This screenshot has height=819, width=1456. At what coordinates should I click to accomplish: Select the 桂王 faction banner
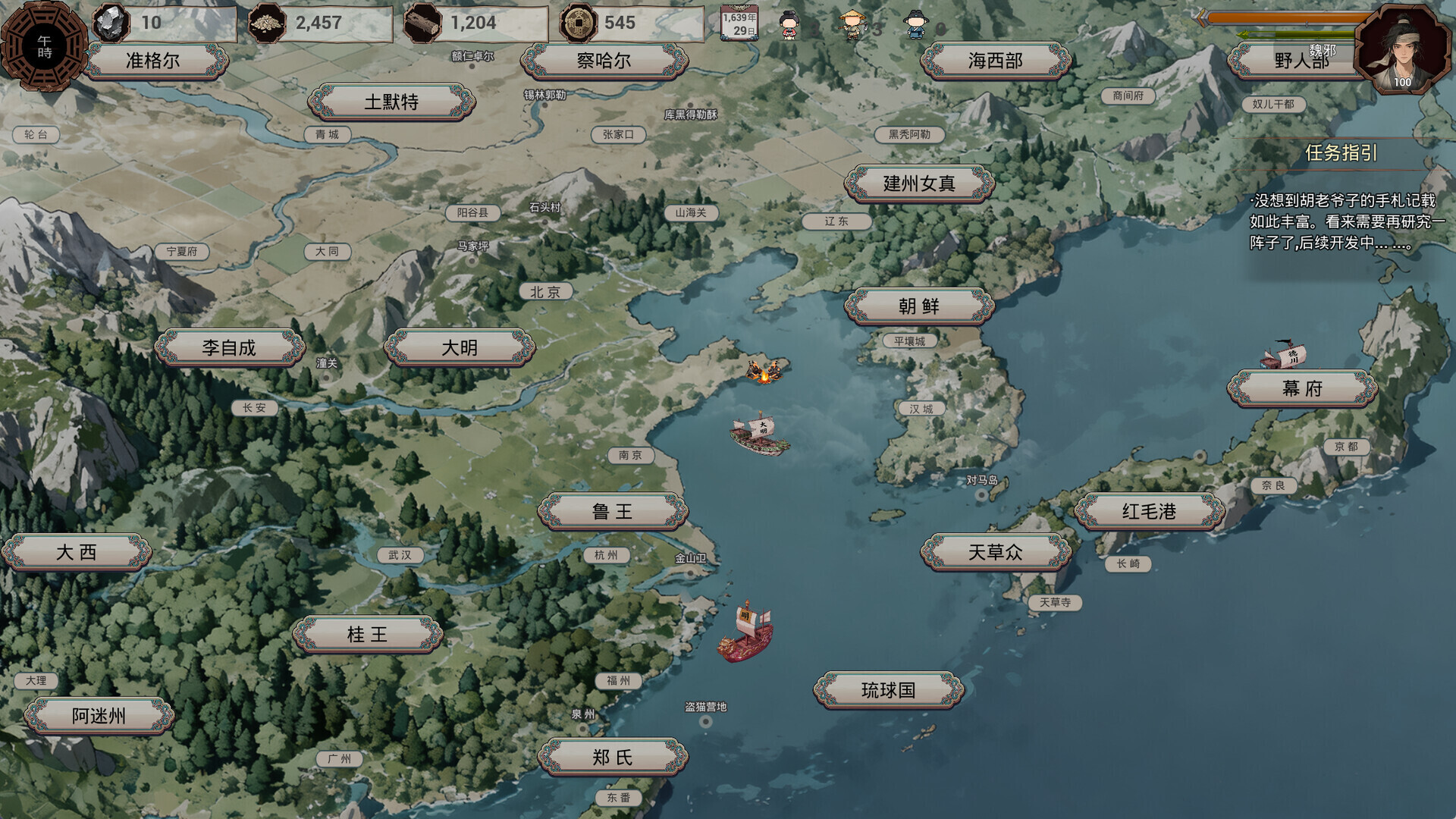[367, 634]
